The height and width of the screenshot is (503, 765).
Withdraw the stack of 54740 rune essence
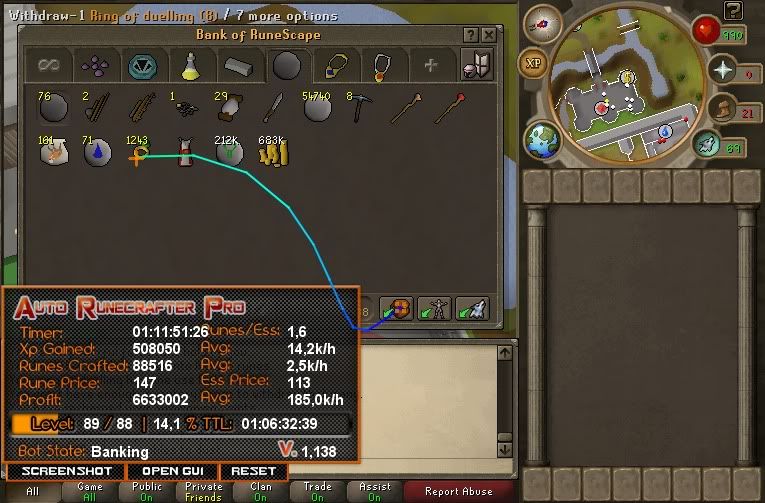[x=317, y=107]
